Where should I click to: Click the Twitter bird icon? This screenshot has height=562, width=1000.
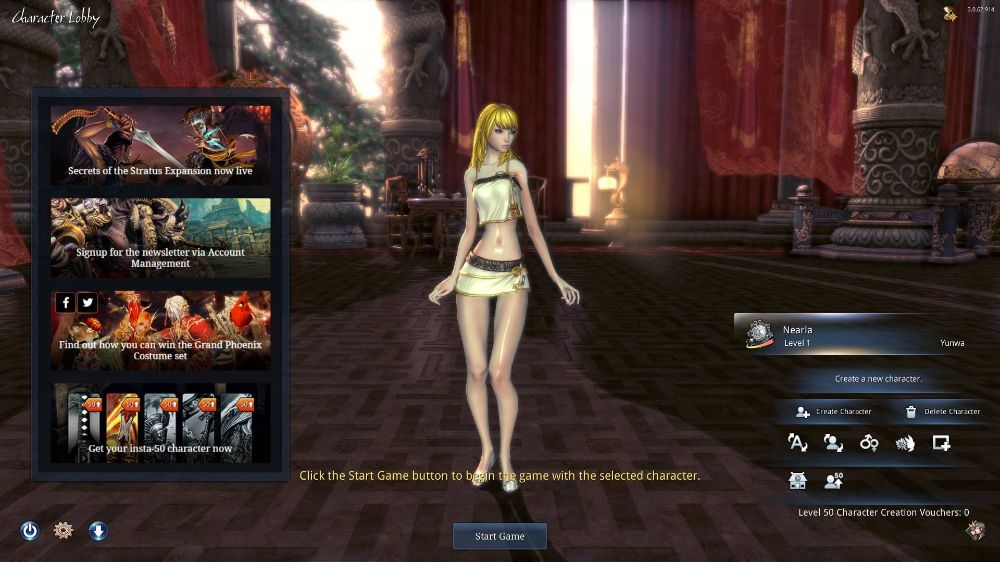(87, 302)
